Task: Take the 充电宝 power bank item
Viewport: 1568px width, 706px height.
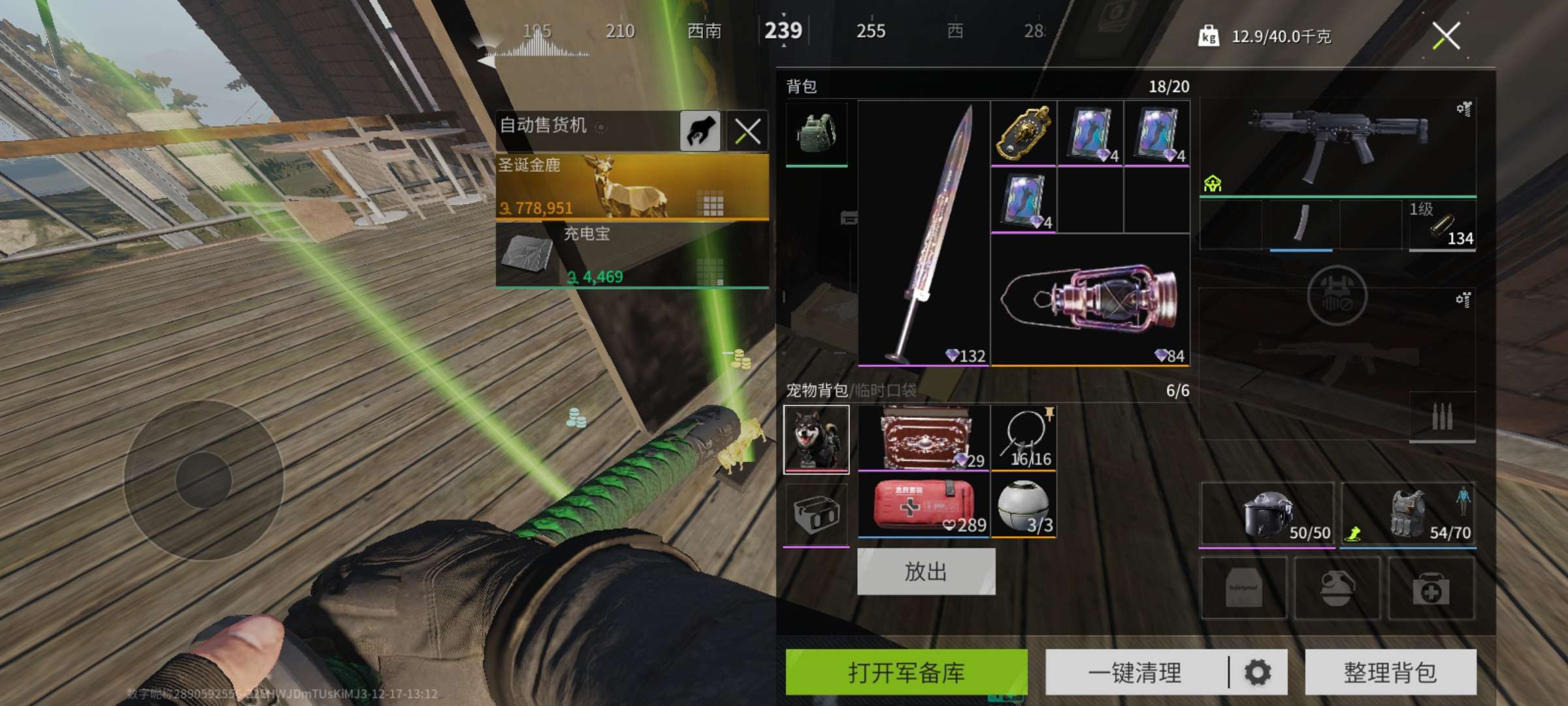Action: coord(632,255)
